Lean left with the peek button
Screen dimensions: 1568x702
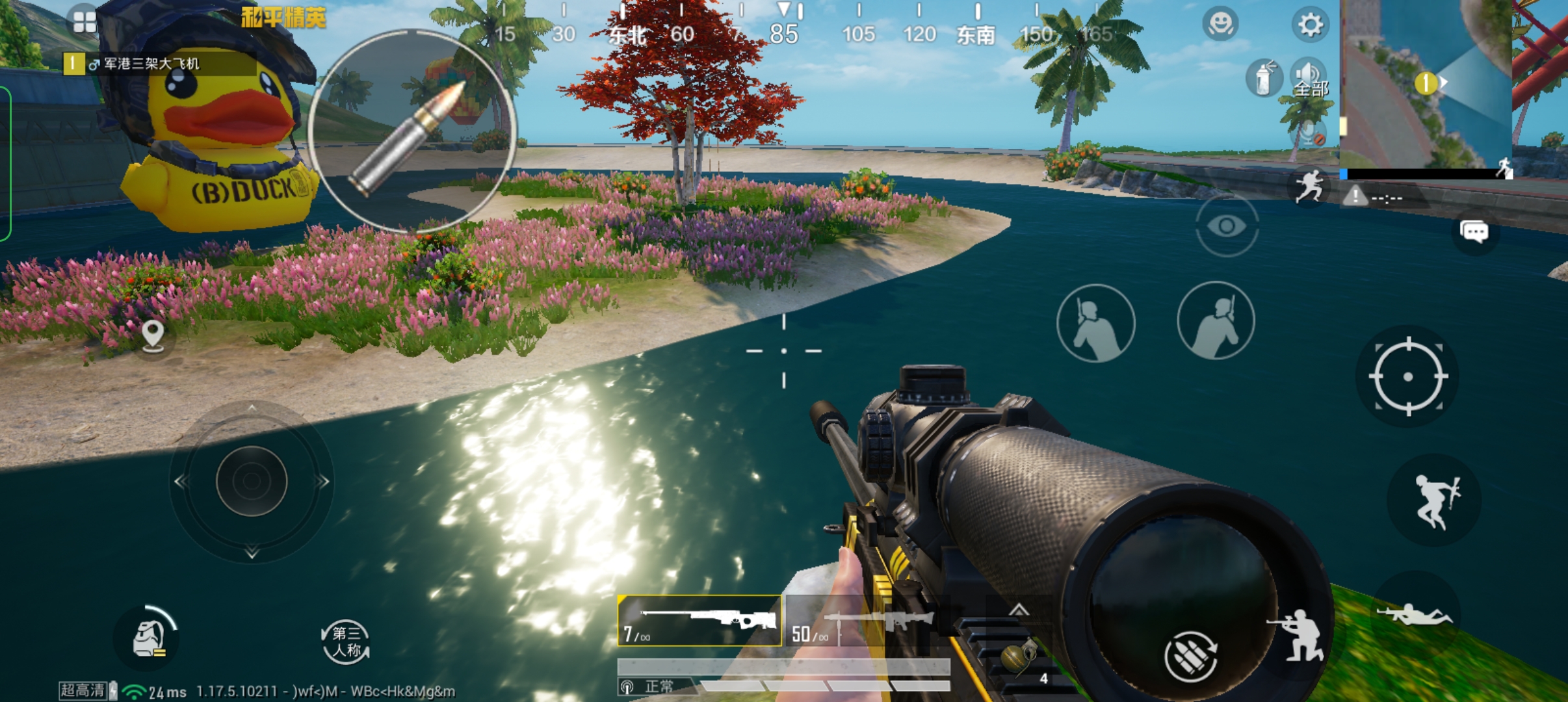pos(1095,323)
